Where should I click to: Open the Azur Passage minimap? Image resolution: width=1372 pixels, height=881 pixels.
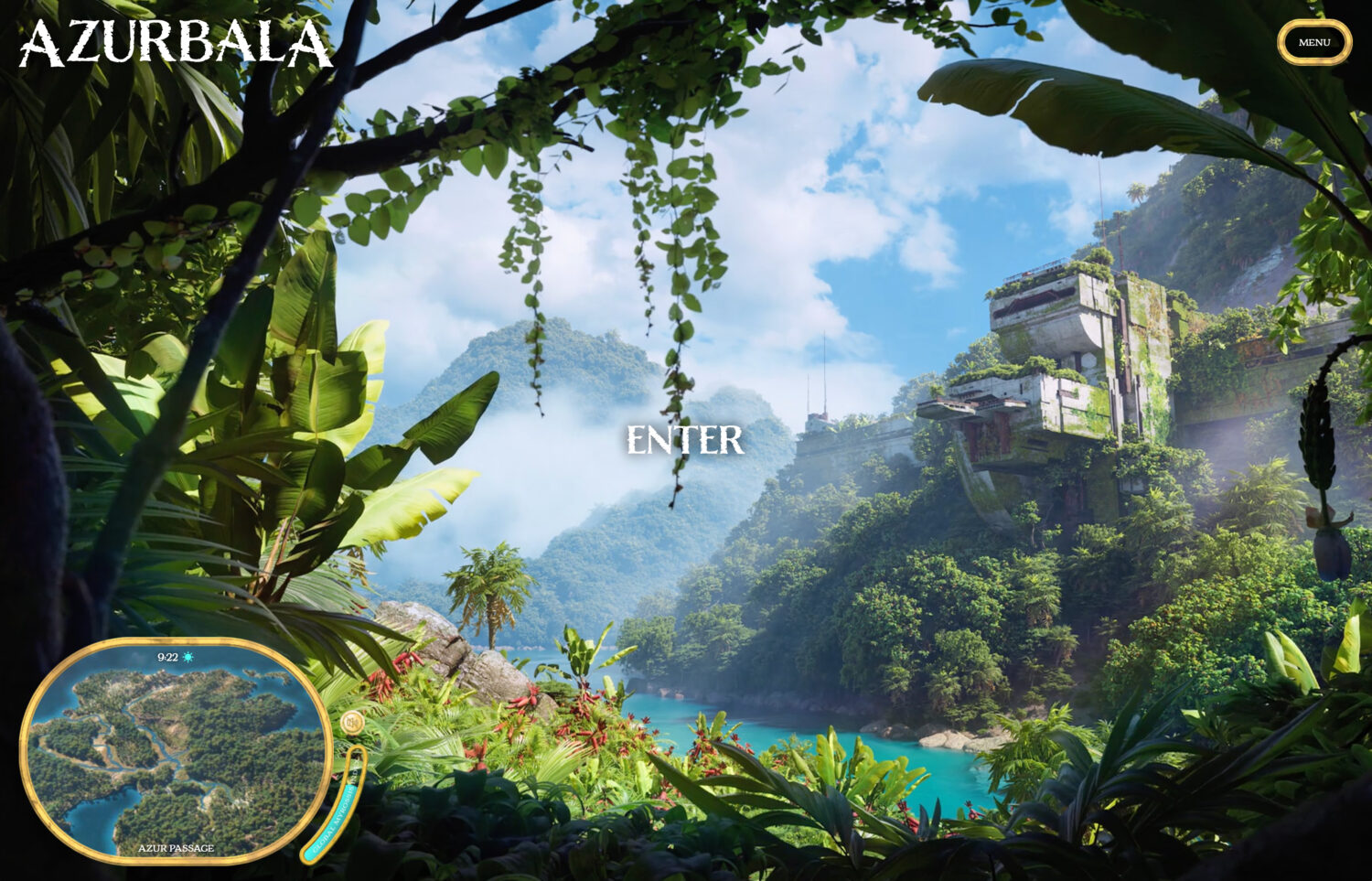tap(174, 750)
